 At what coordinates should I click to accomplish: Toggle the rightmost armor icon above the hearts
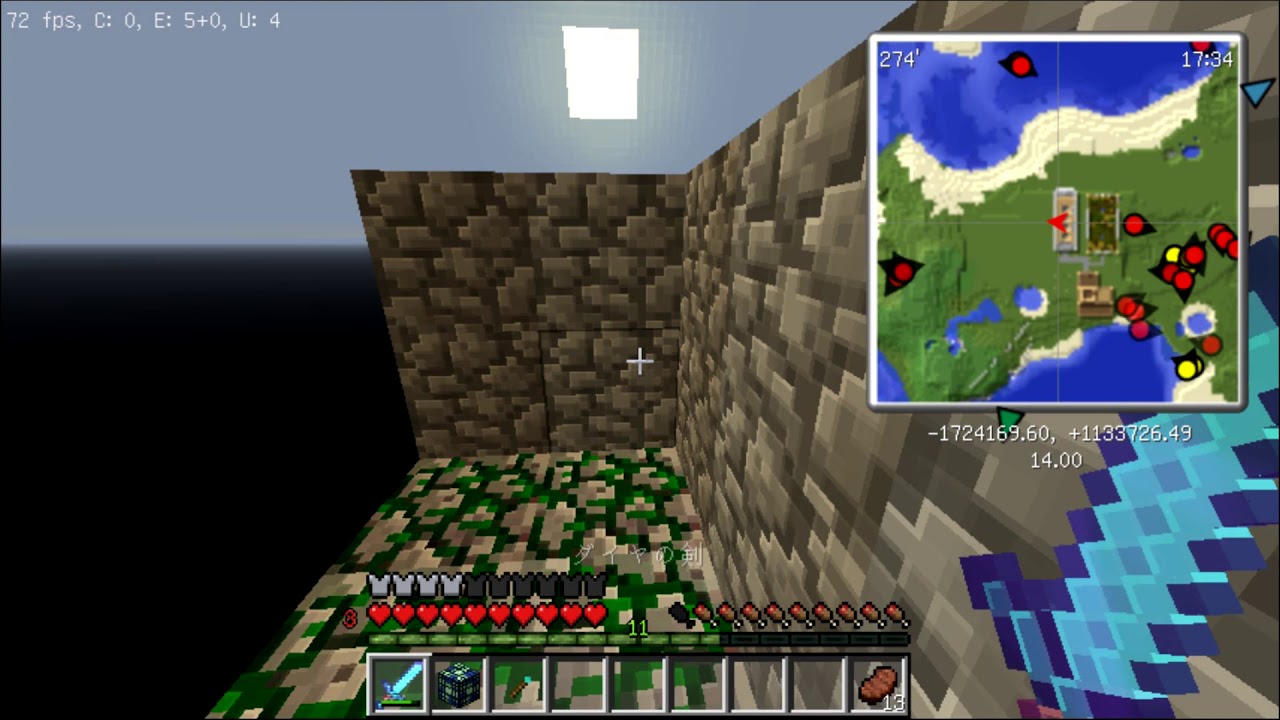click(x=595, y=585)
